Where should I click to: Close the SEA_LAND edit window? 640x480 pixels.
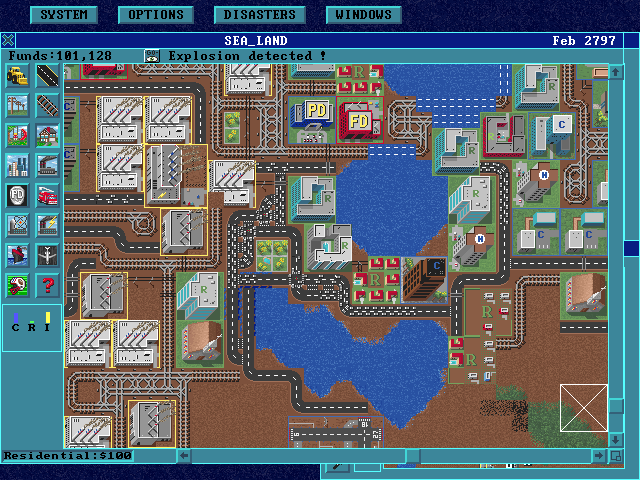click(8, 41)
